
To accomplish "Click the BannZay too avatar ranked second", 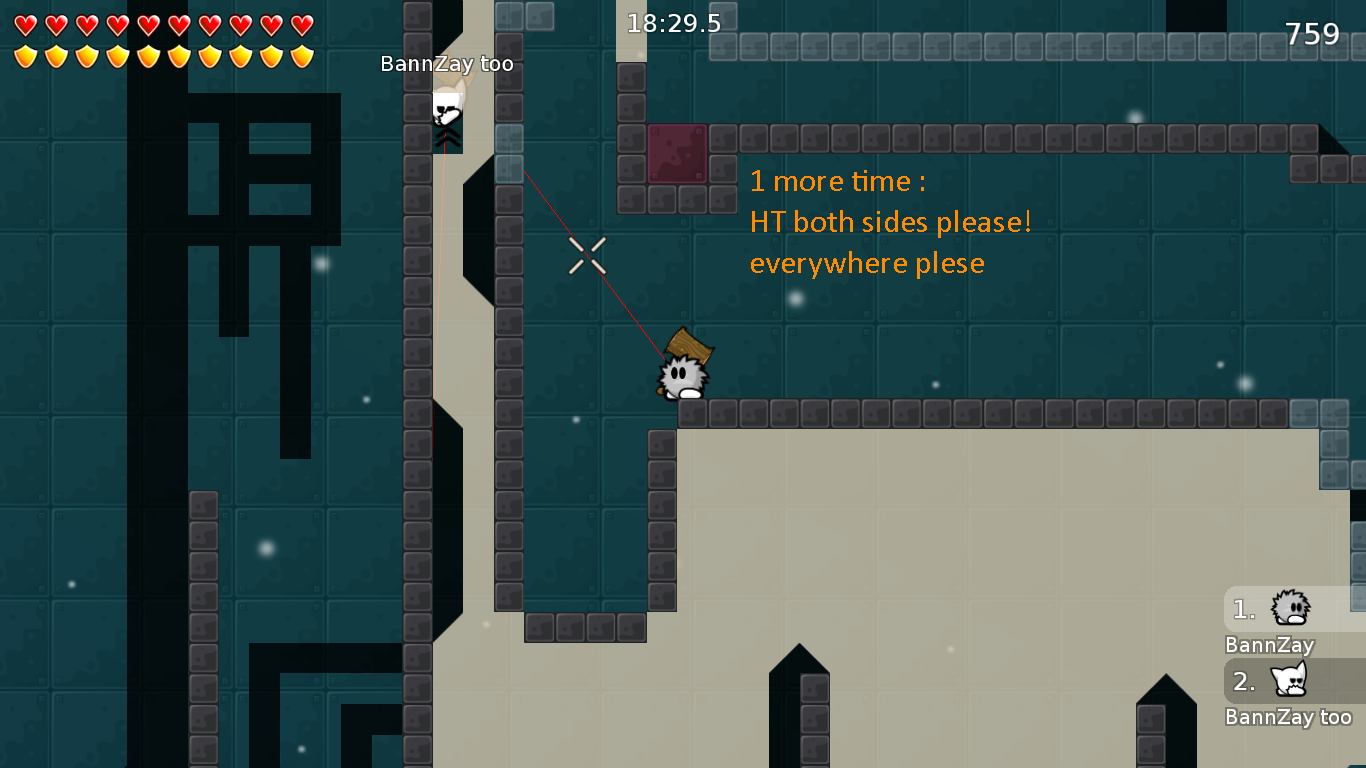I will [1290, 680].
